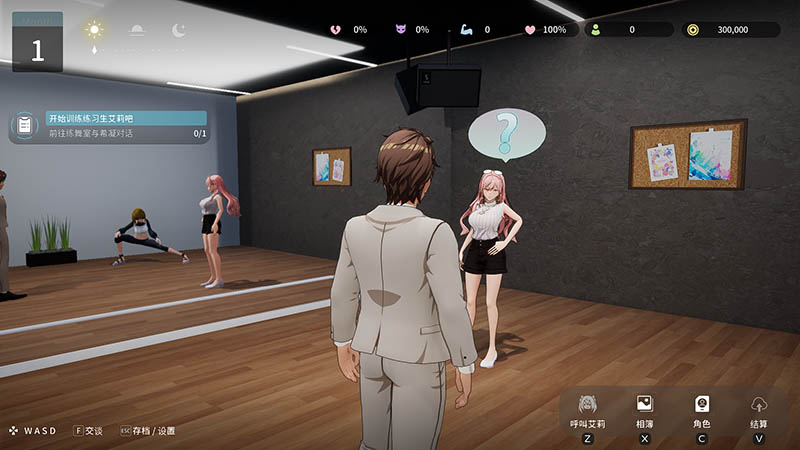Click the 开始训练练习生艾莉吧 quest objective

125,118
